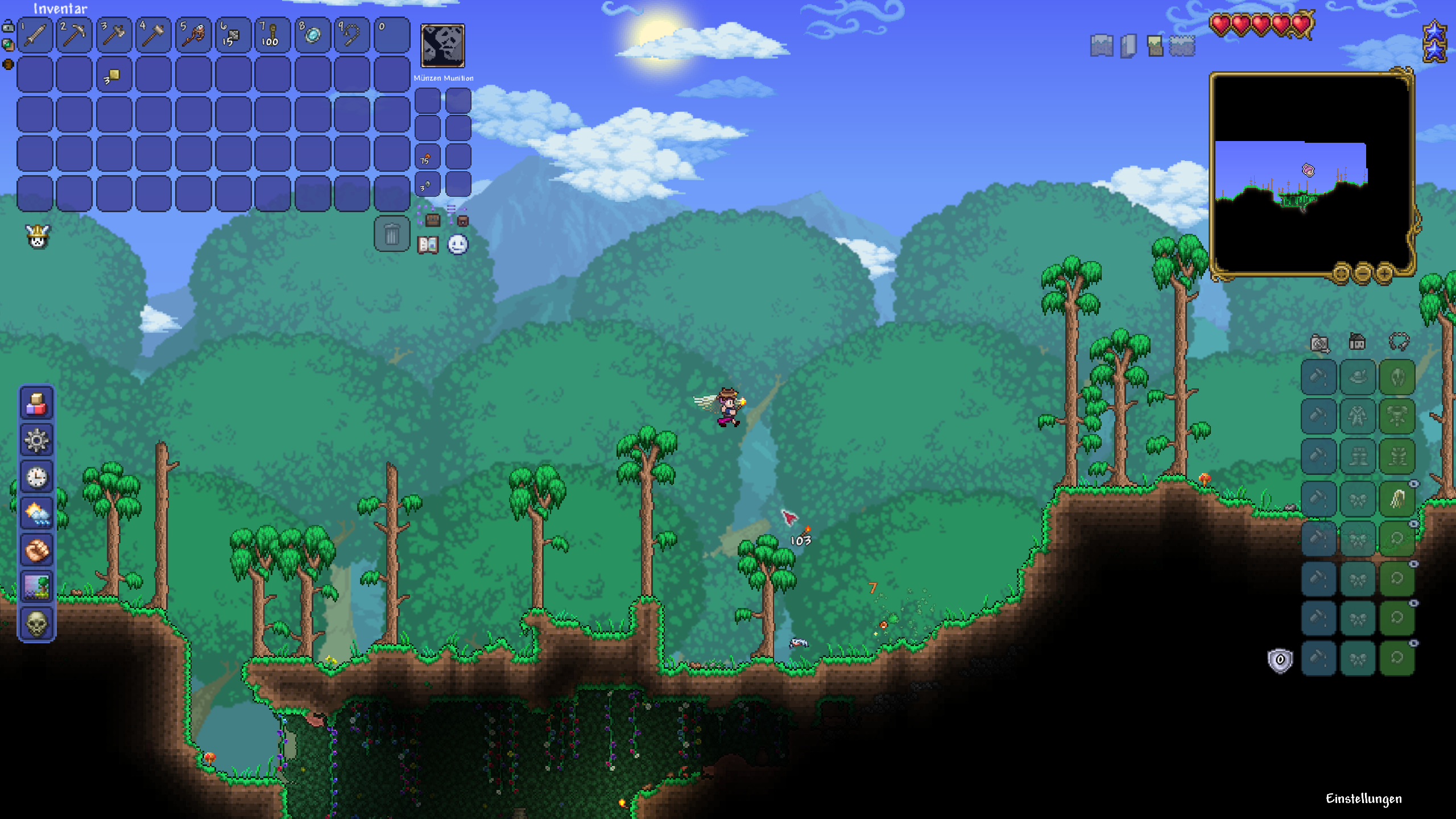The image size is (1456, 819).
Task: Choose the hammer in hotbar slot 4
Action: (154, 35)
